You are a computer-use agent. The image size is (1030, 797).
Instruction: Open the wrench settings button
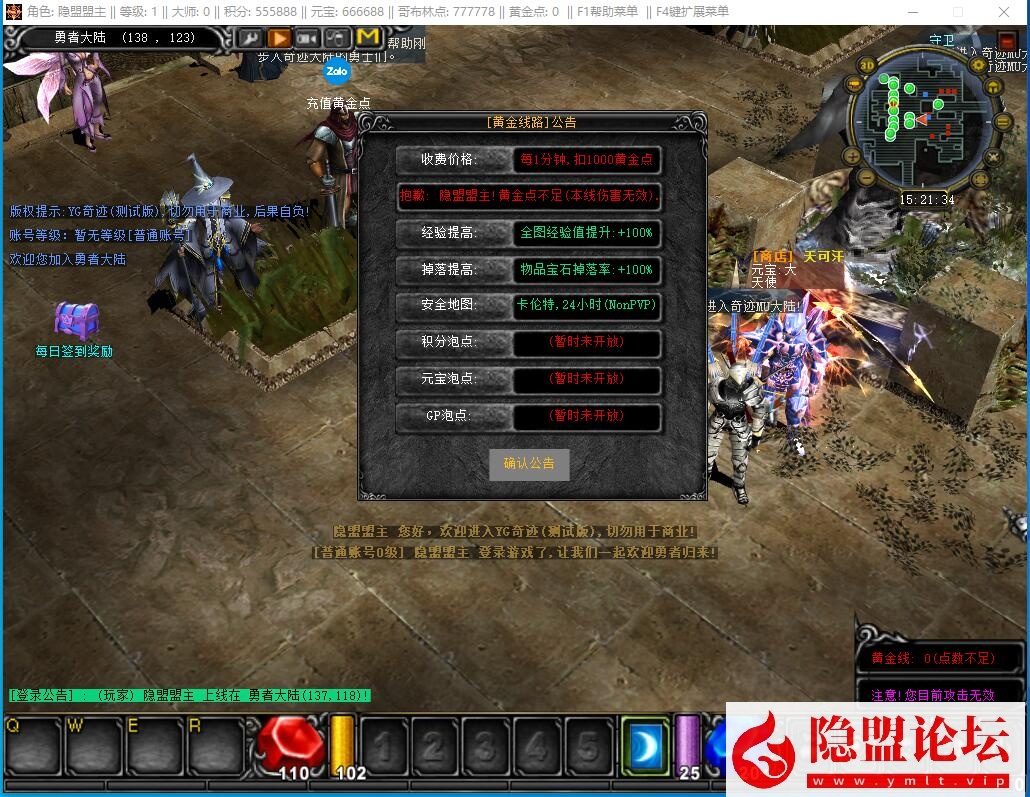tap(250, 38)
